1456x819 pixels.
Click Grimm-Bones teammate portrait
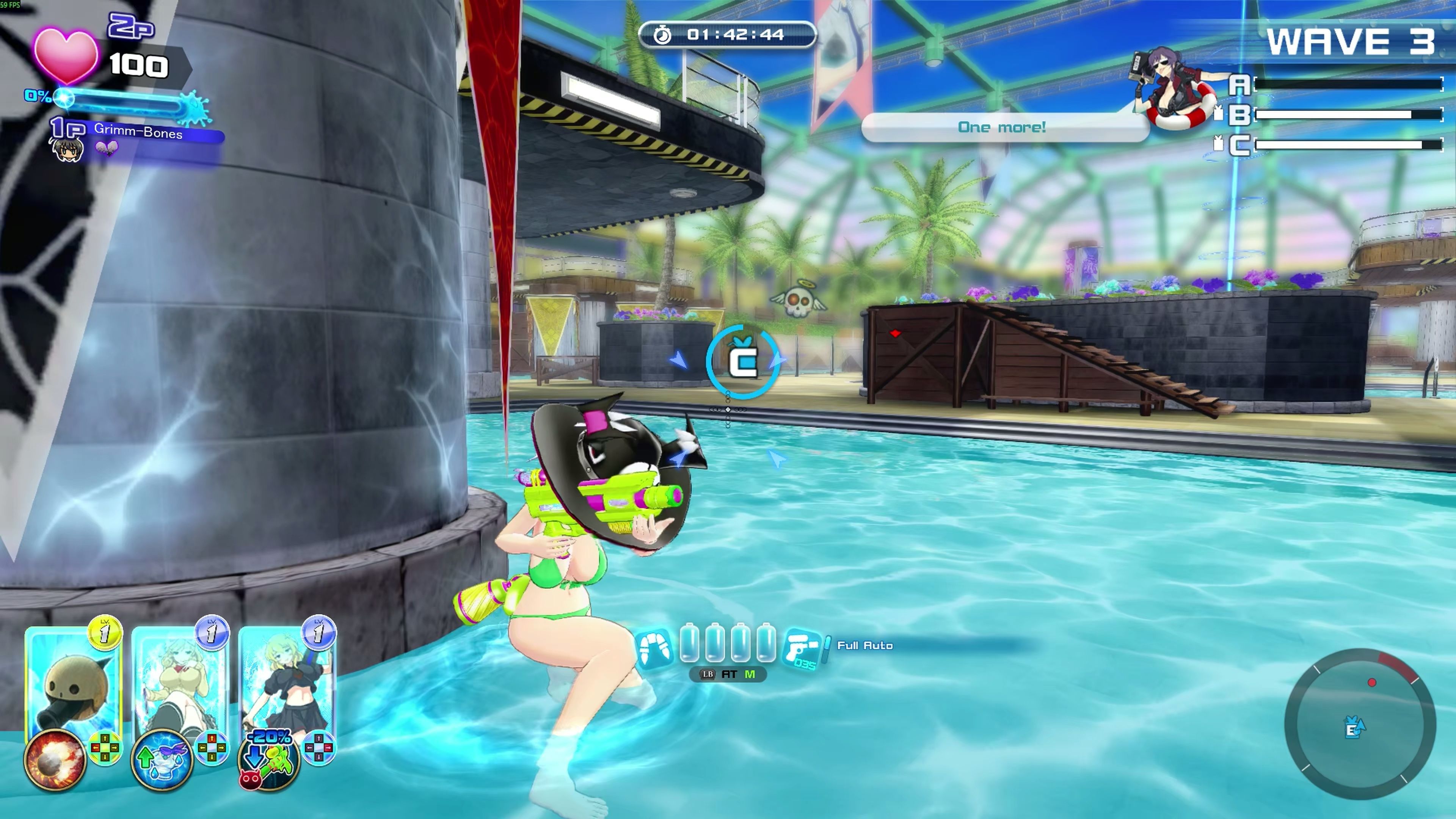coord(68,149)
